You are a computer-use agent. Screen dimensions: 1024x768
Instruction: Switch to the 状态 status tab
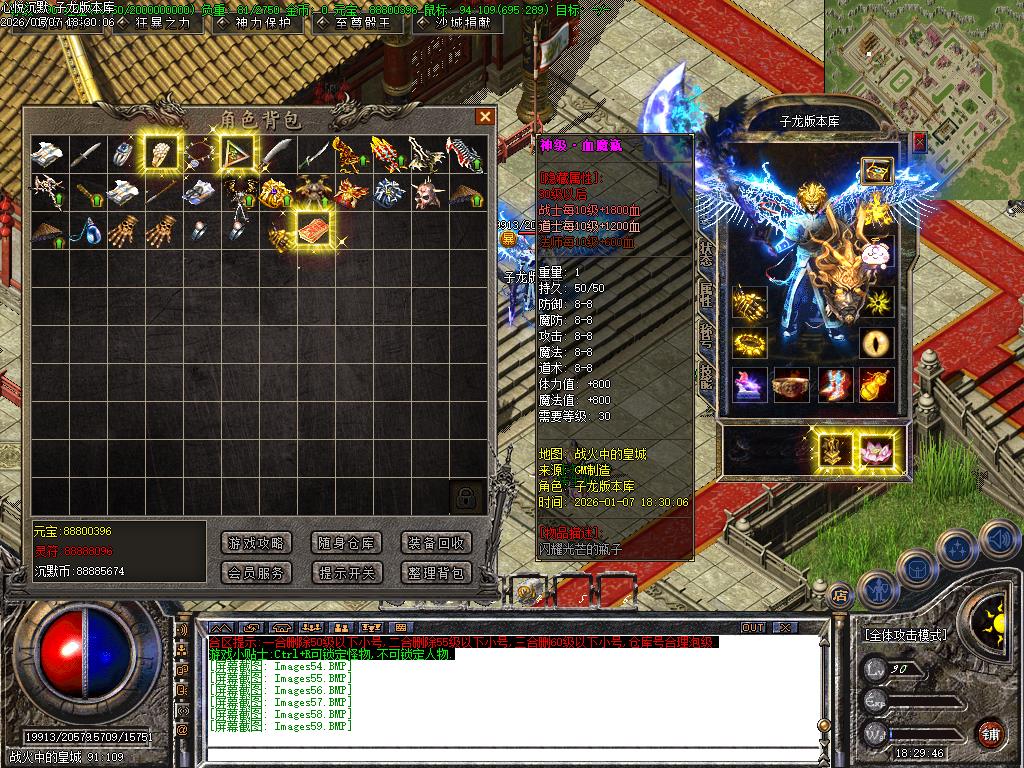point(706,251)
